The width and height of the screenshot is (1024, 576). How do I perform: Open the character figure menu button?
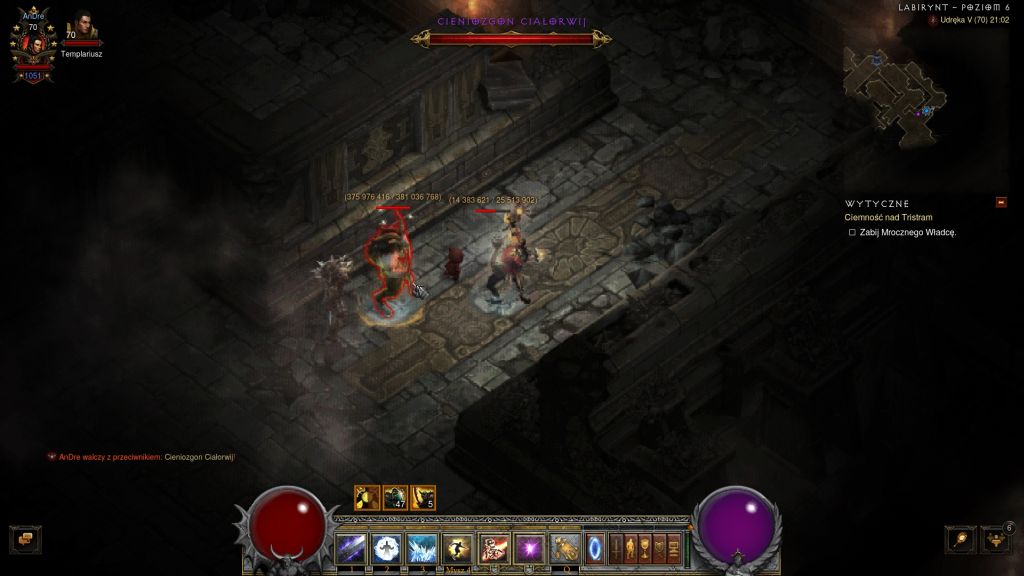tap(631, 547)
